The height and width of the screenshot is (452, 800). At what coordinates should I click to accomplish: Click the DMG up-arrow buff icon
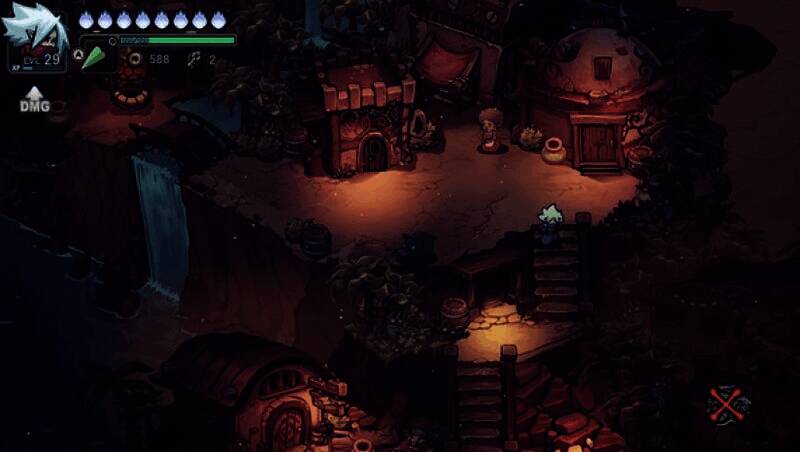[34, 98]
